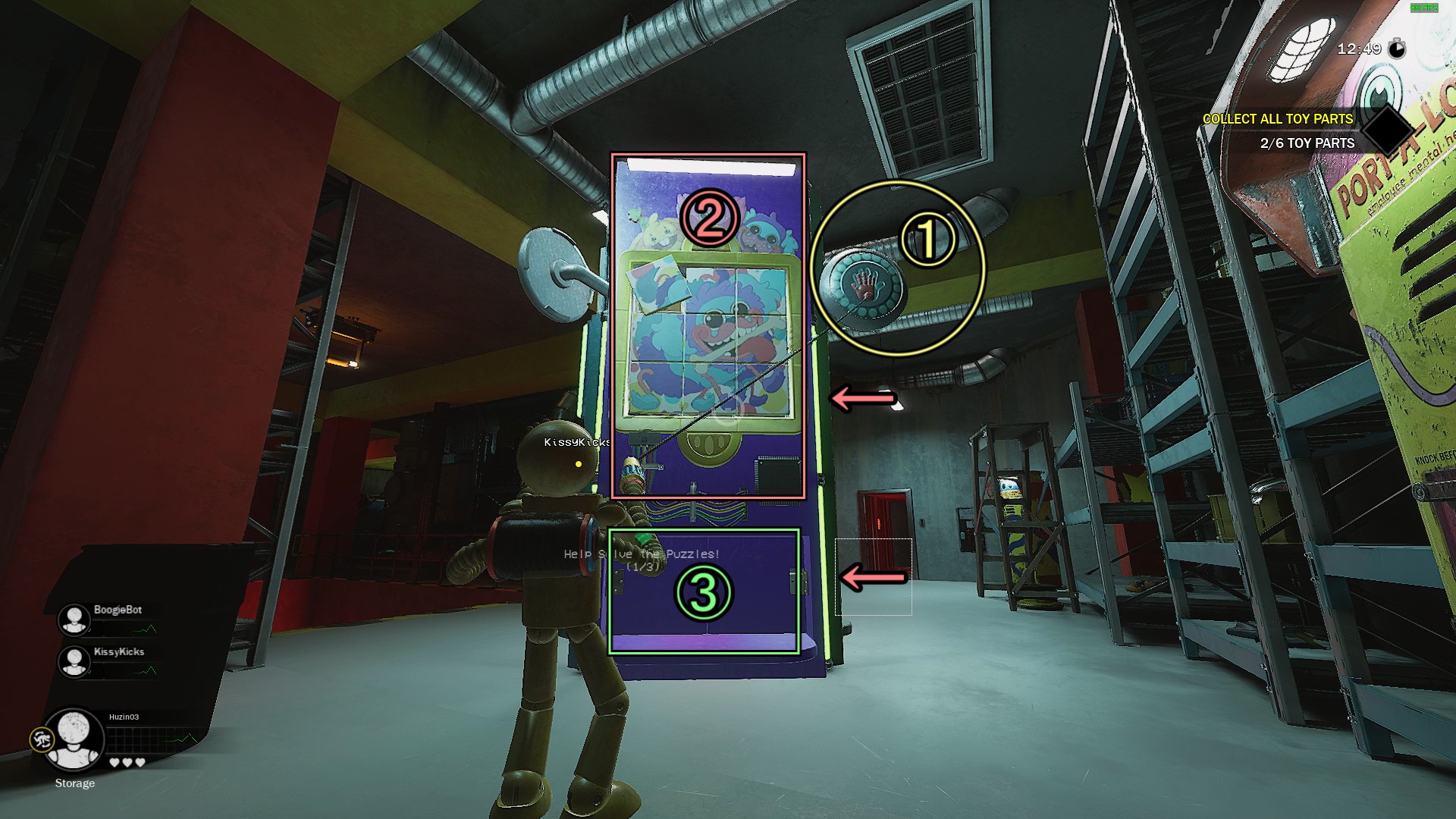Click the survivor role badge beside Huzin03's avatar

point(41,739)
